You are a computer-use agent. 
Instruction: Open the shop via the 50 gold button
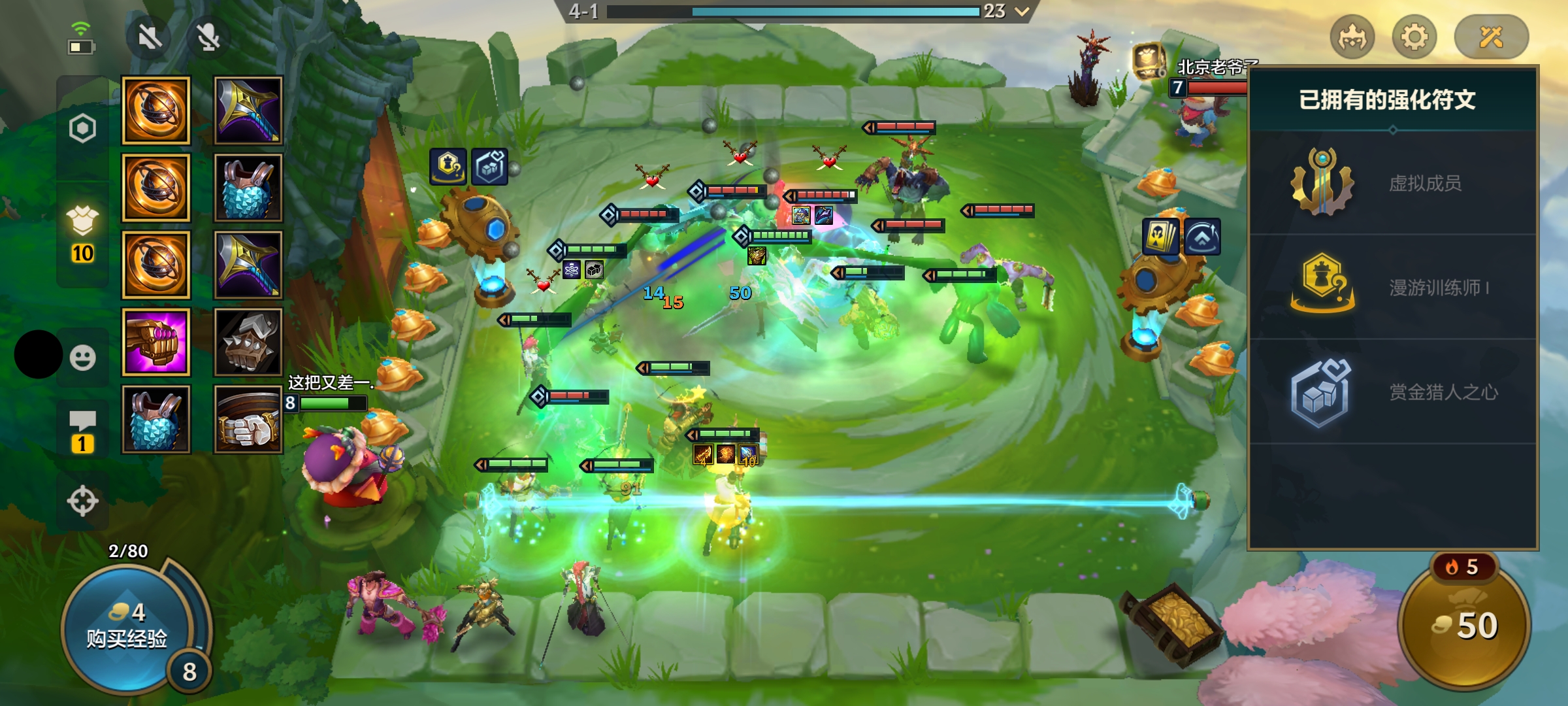tap(1465, 626)
